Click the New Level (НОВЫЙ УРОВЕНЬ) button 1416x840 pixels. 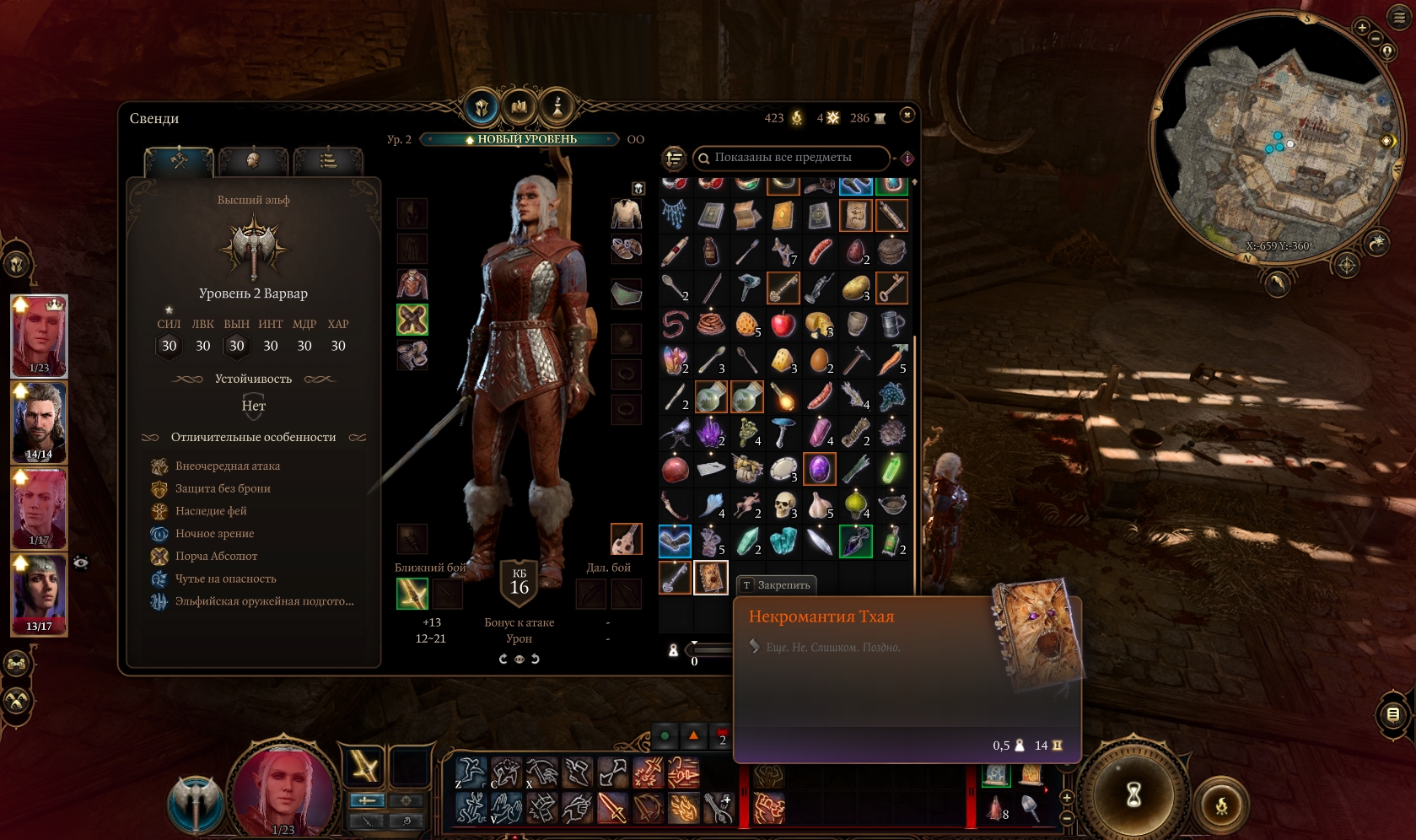pyautogui.click(x=520, y=139)
